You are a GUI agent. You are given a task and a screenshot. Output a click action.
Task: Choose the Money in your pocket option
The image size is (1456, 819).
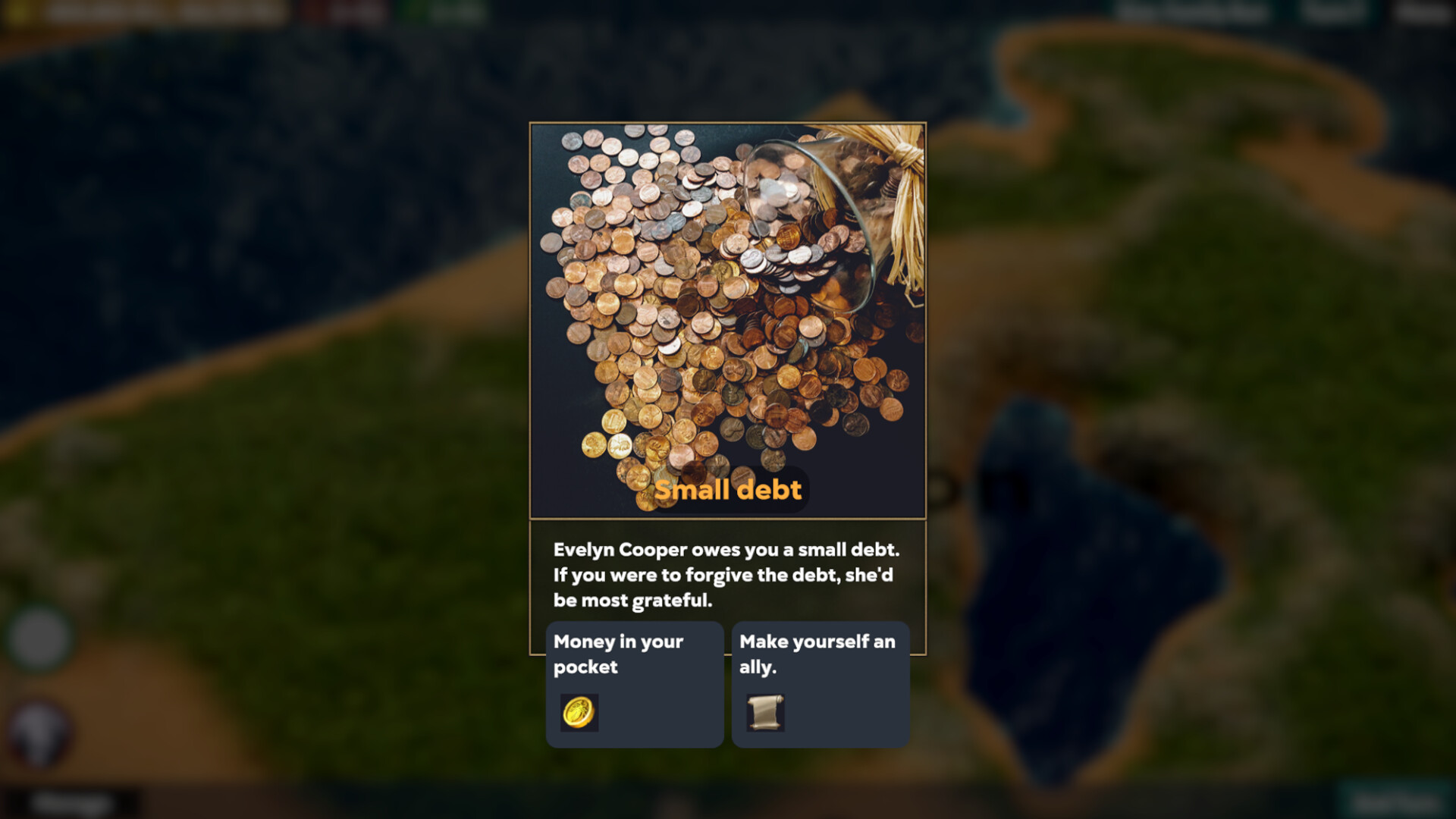(x=635, y=682)
